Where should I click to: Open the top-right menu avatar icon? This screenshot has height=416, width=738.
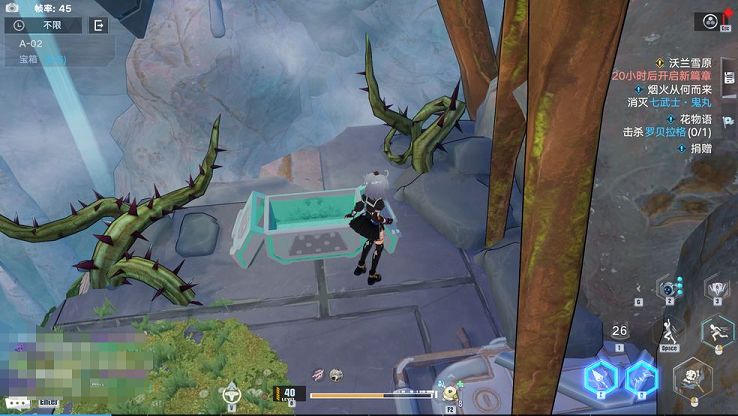pyautogui.click(x=711, y=21)
